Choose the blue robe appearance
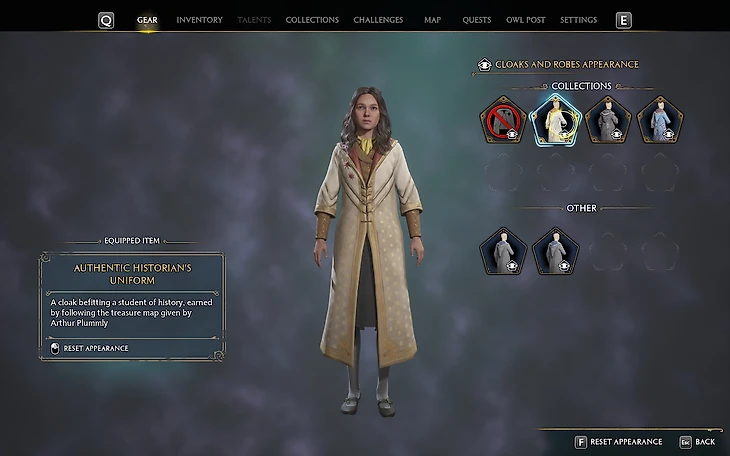 [x=659, y=120]
